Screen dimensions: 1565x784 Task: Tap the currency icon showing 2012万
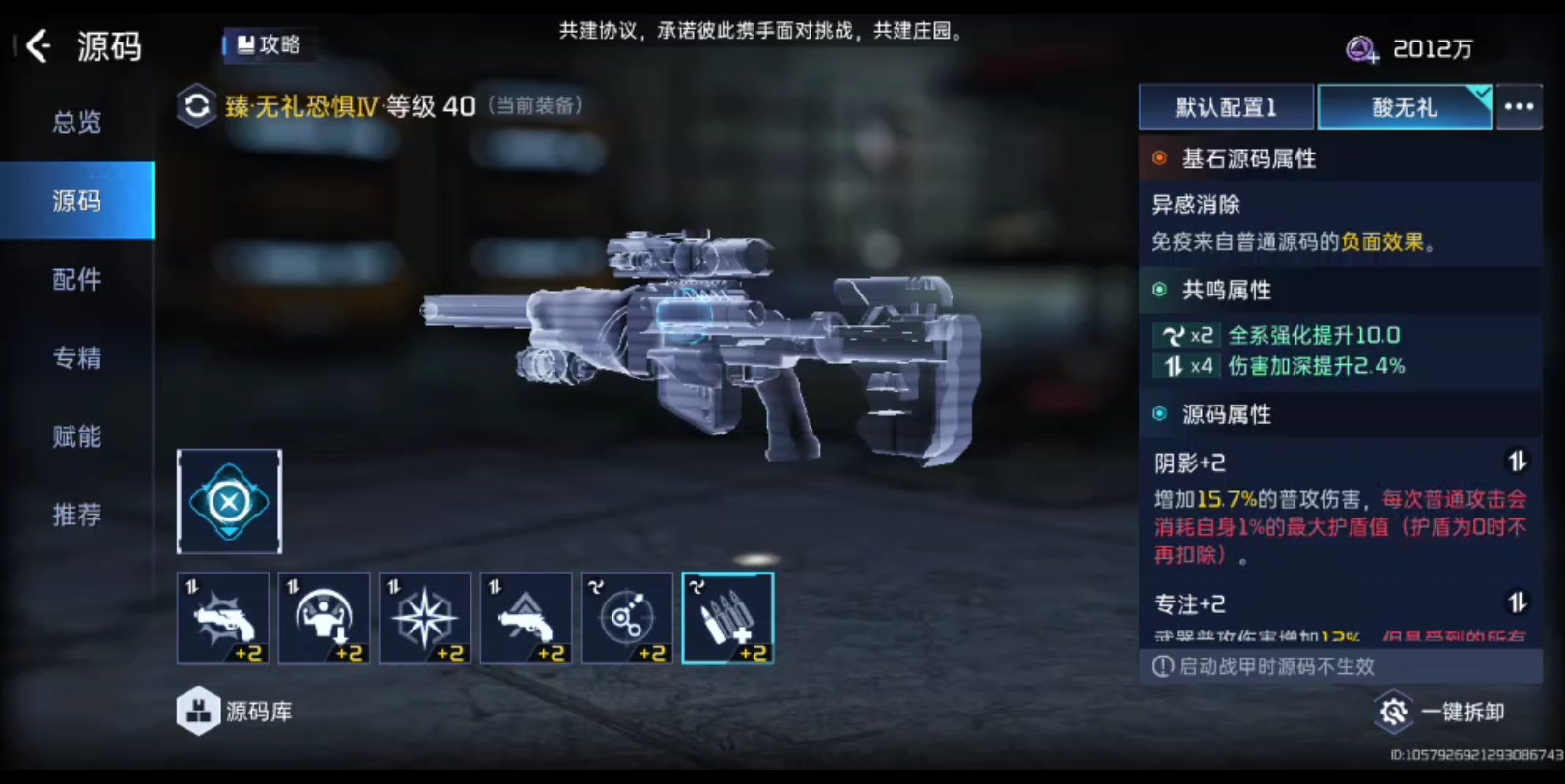click(x=1359, y=47)
